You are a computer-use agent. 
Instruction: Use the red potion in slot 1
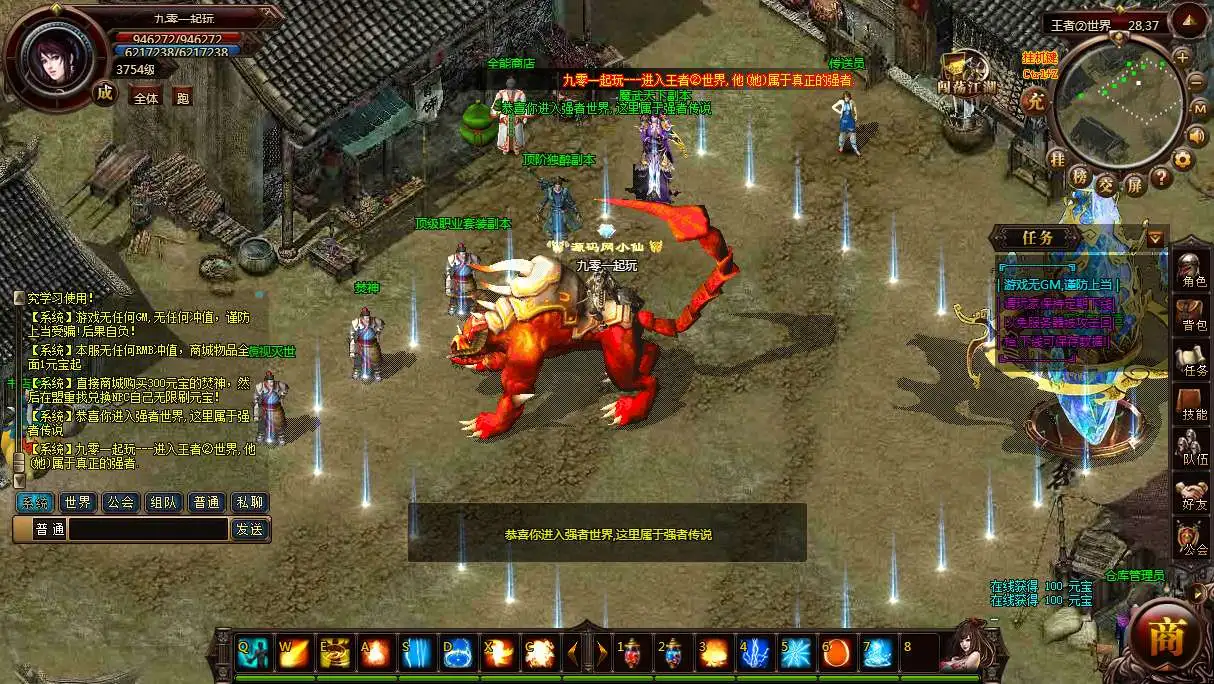point(632,653)
